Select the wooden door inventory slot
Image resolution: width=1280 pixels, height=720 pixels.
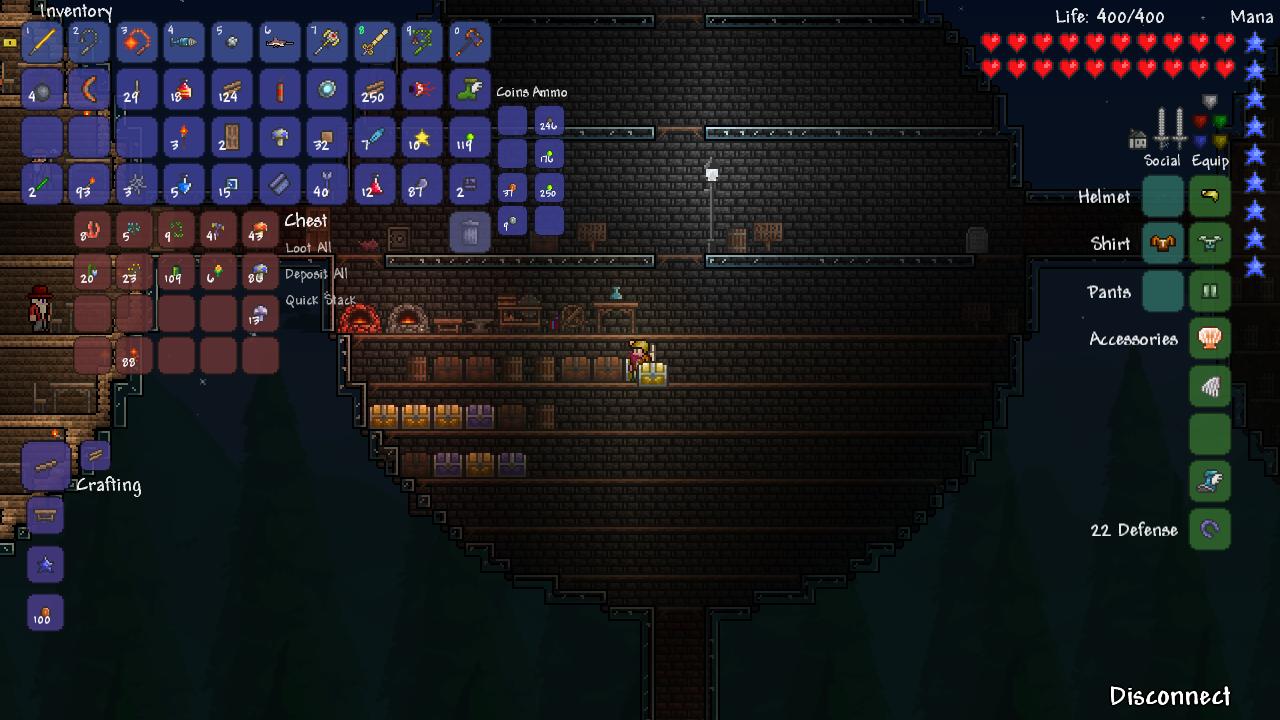(x=233, y=137)
